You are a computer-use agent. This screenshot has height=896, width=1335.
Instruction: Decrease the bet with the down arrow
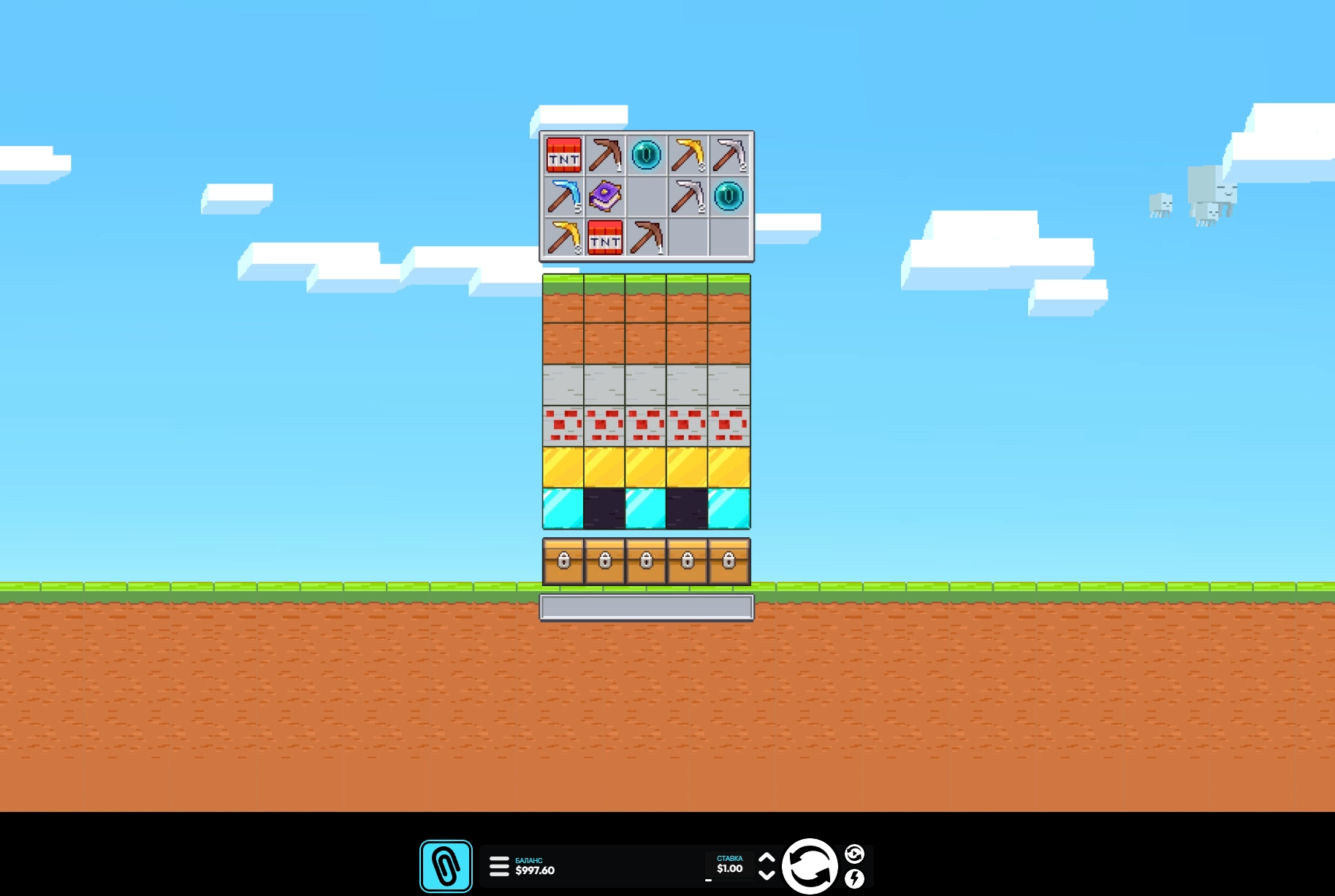coord(767,876)
